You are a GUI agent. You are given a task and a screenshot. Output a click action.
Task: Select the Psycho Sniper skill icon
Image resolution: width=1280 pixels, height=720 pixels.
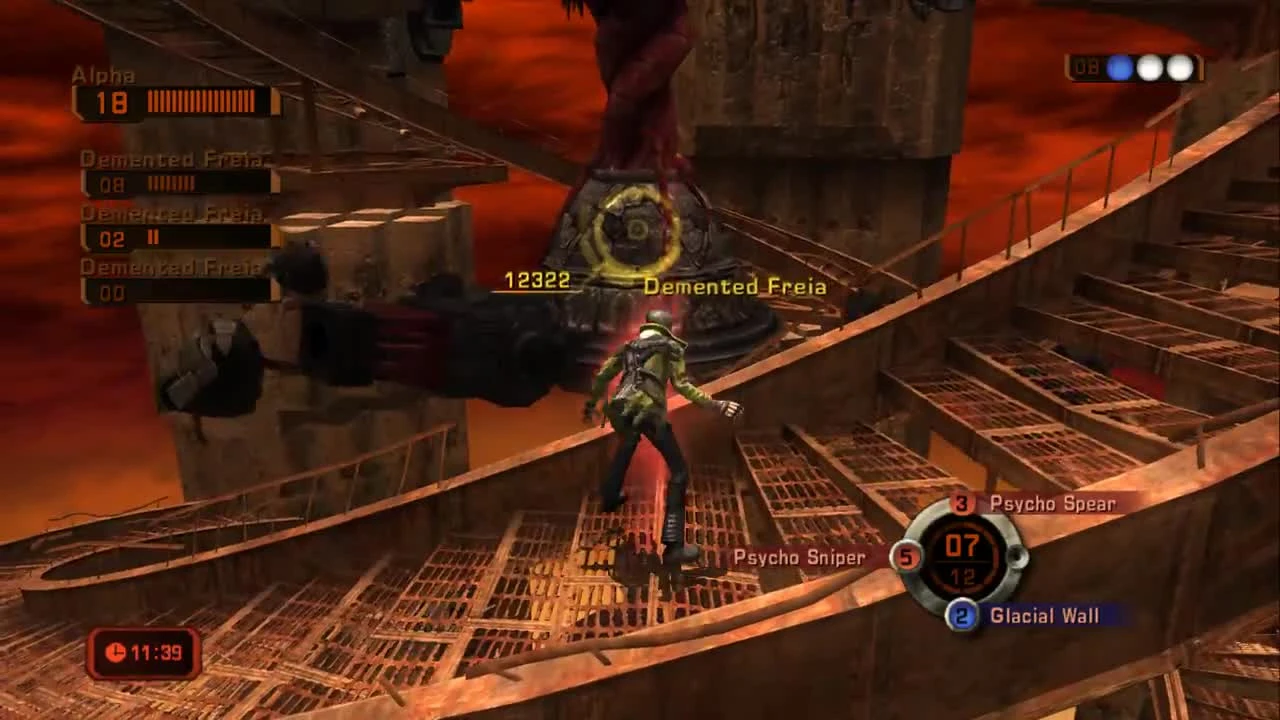(798, 558)
